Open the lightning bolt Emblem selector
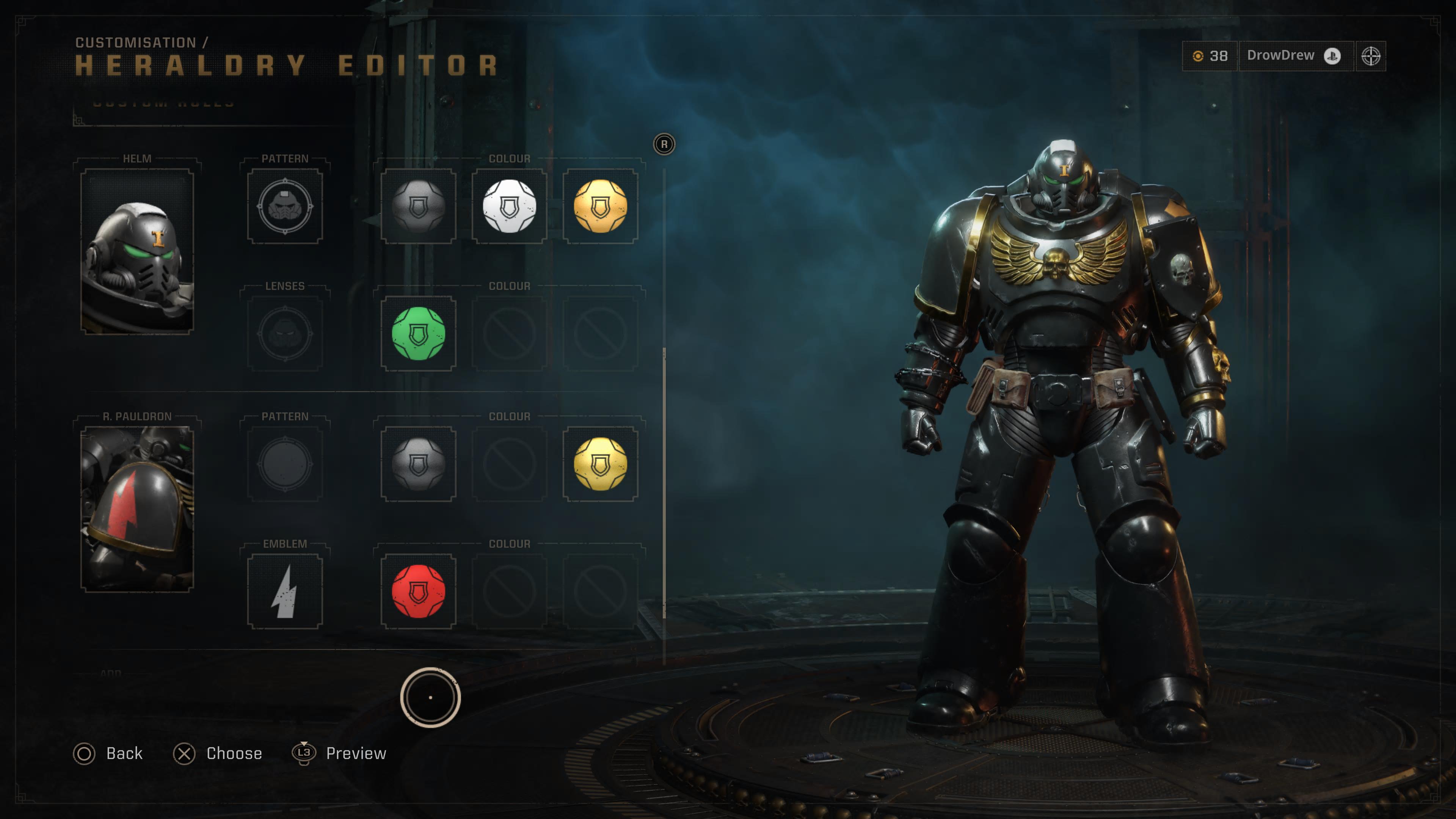 tap(285, 591)
